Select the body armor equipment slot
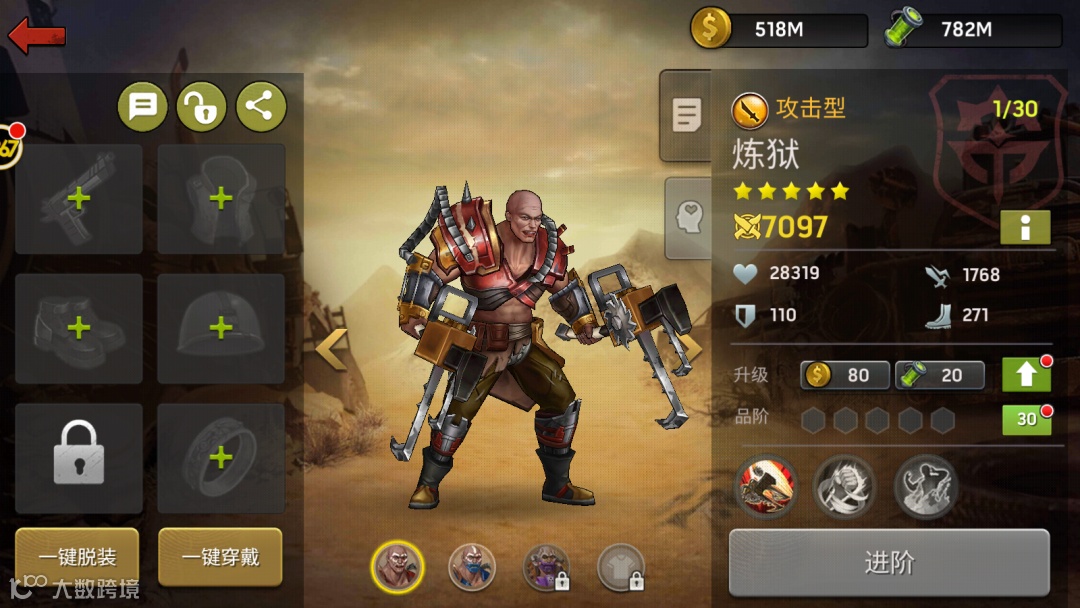Viewport: 1080px width, 608px height. [221, 199]
